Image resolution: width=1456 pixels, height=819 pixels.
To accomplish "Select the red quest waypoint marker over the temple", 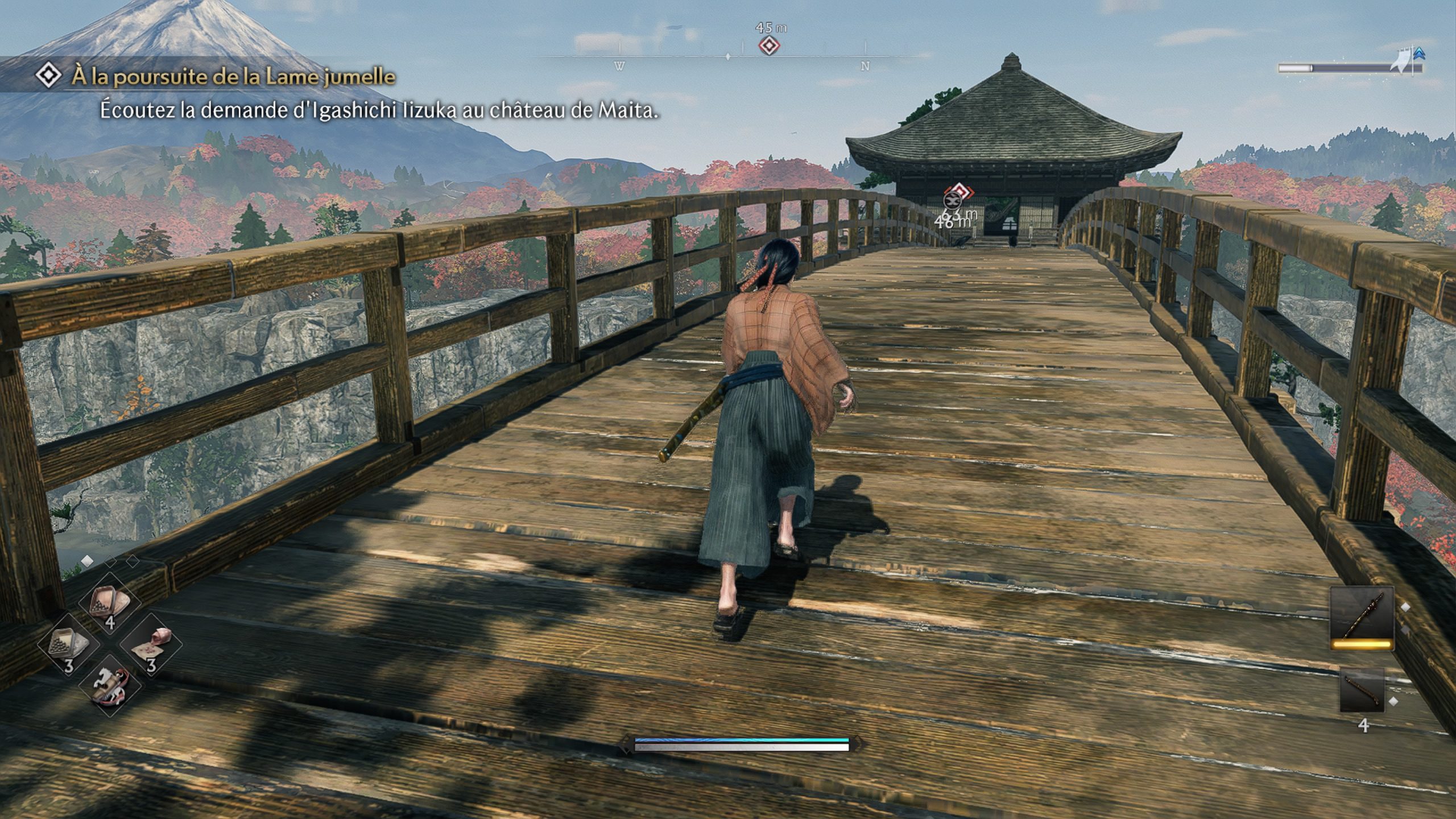I will click(x=961, y=191).
